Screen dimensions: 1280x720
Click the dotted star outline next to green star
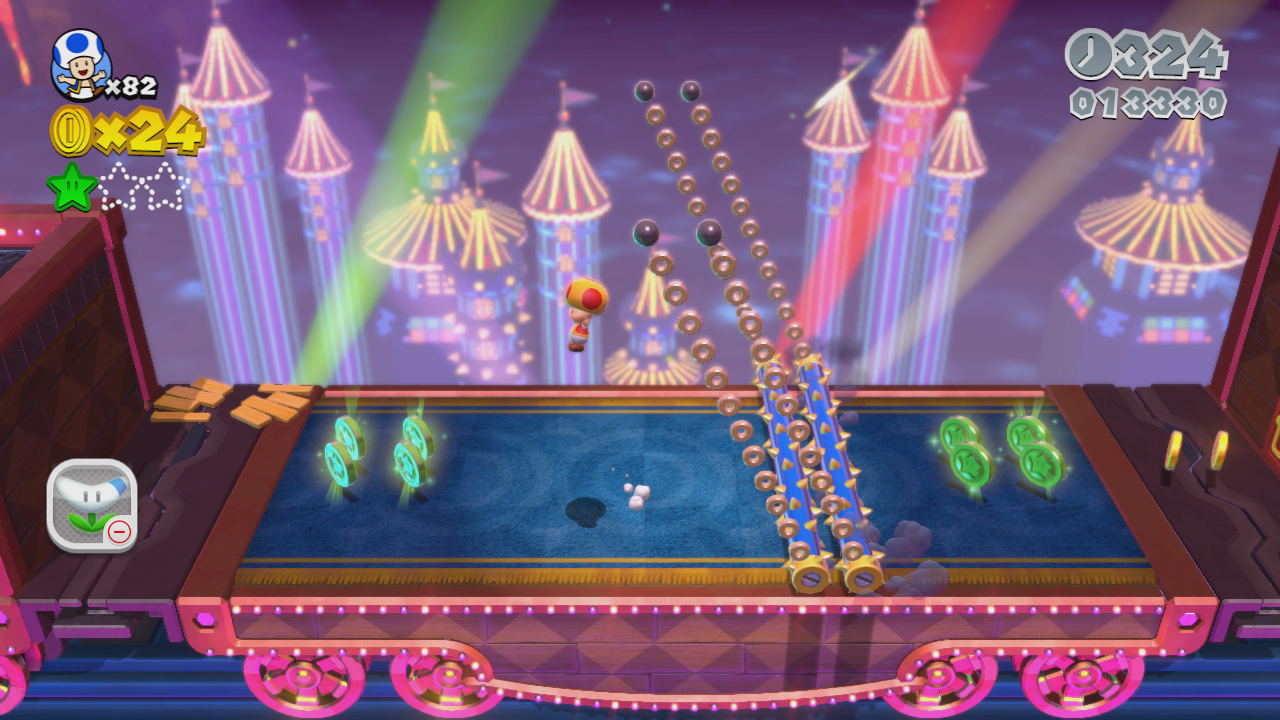click(120, 184)
